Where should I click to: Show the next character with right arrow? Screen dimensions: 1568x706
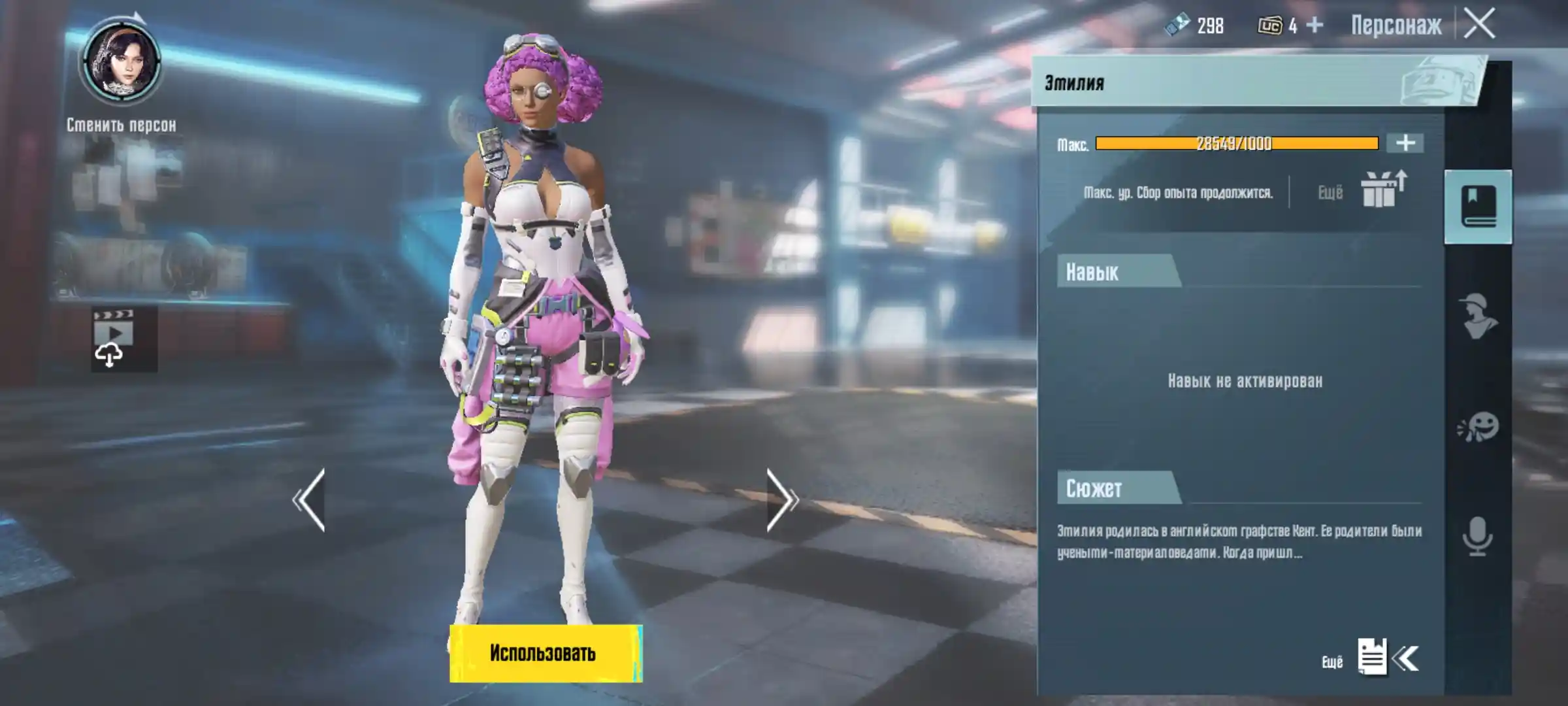[x=781, y=500]
